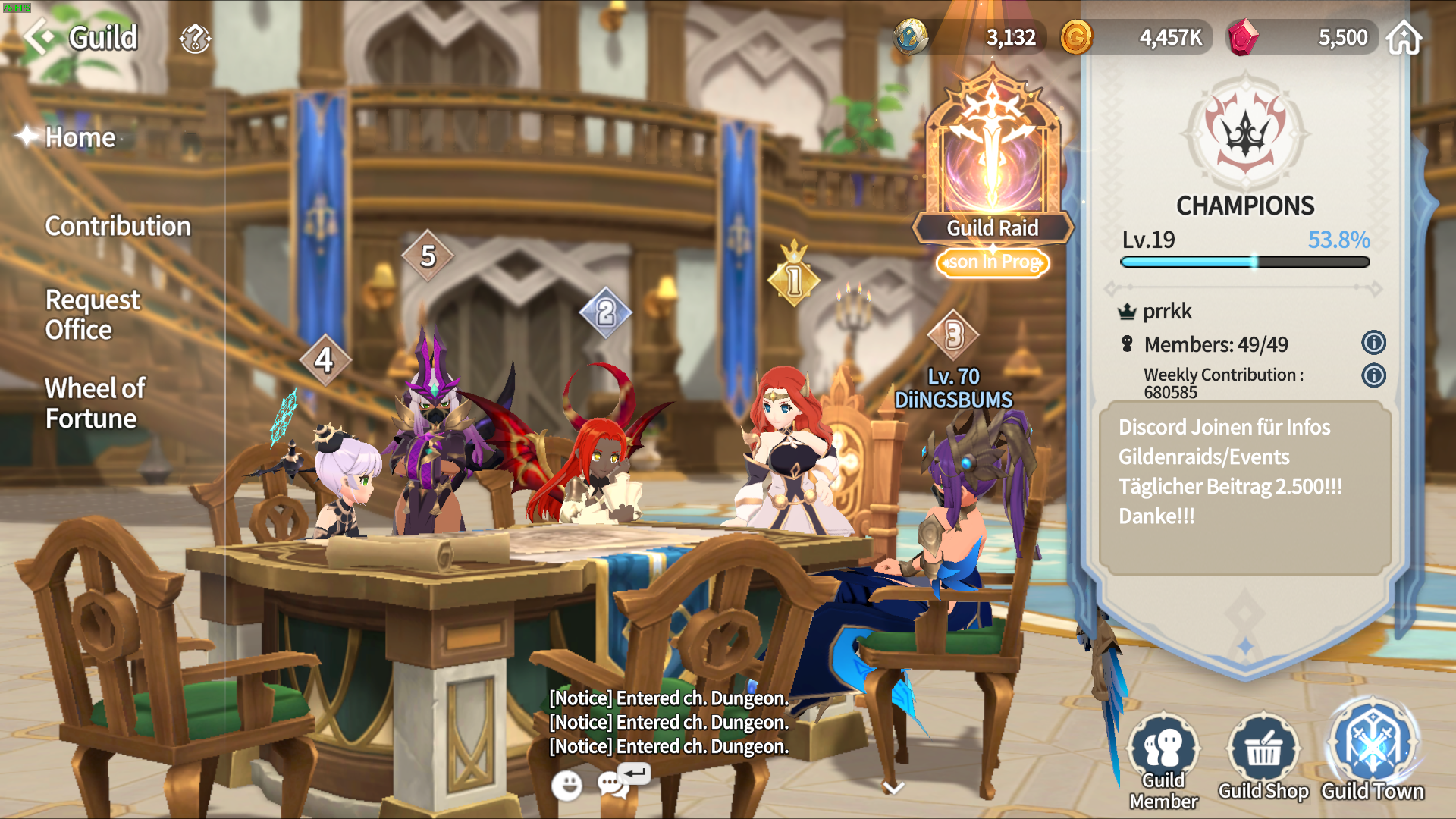Image resolution: width=1456 pixels, height=819 pixels.
Task: Open Wheel of Fortune
Action: point(95,403)
